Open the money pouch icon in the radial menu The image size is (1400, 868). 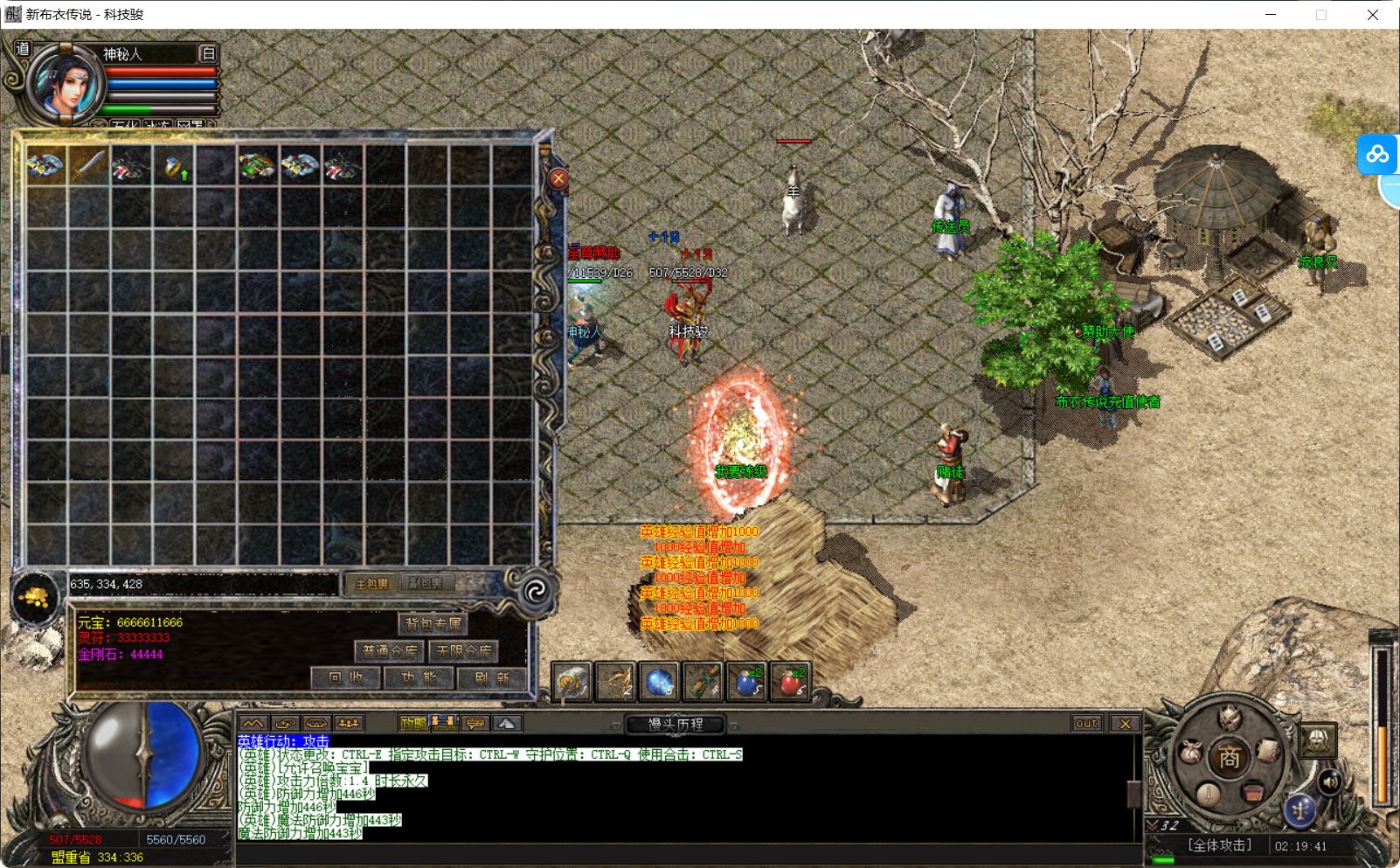1191,751
